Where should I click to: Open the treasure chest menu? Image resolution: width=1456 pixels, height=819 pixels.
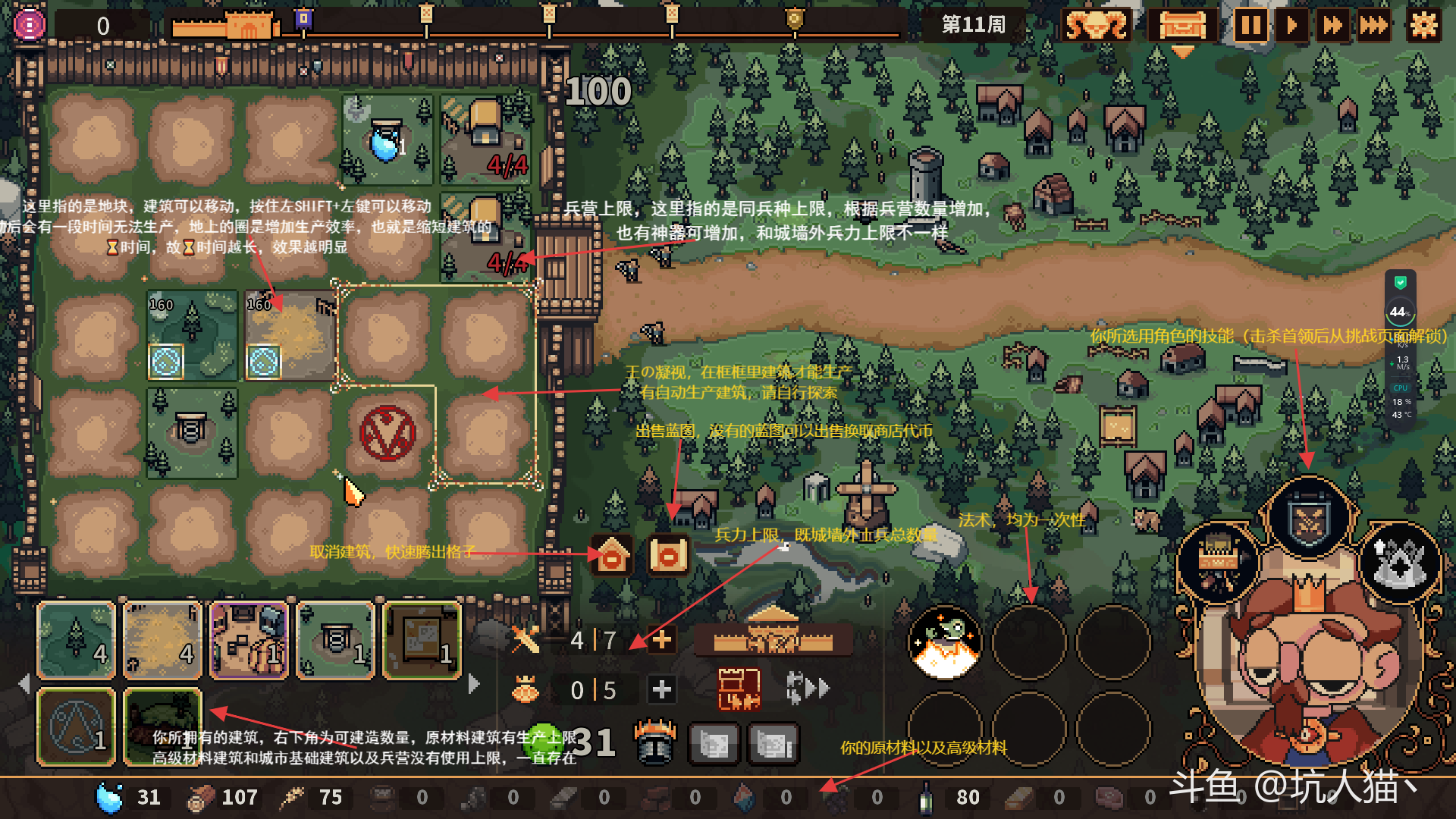click(1182, 26)
